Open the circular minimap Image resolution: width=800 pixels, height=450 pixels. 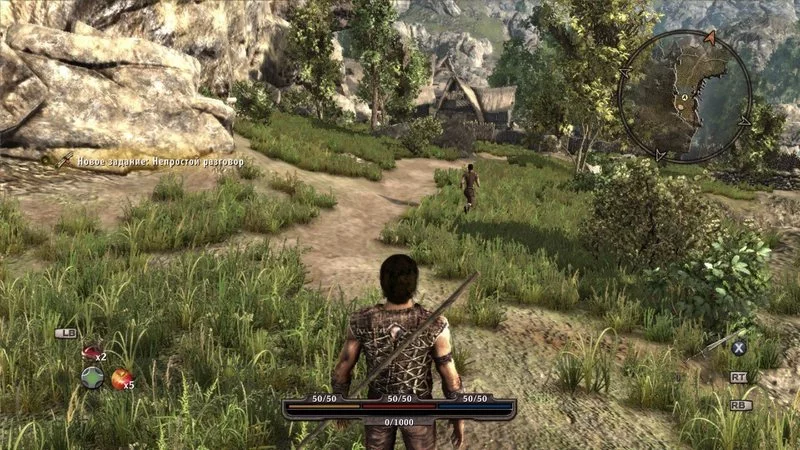tap(684, 96)
